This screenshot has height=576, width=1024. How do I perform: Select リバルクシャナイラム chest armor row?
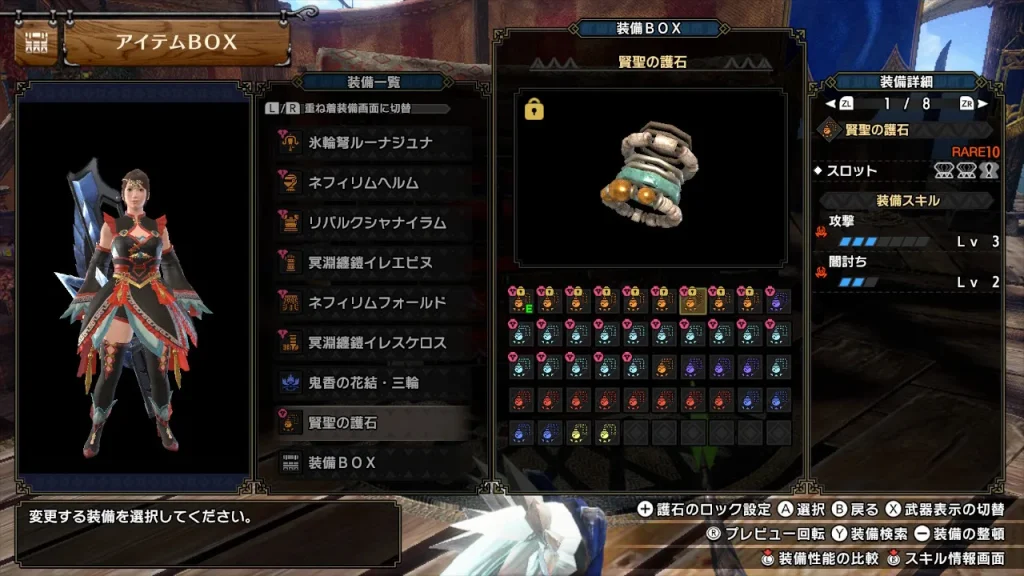(x=371, y=223)
